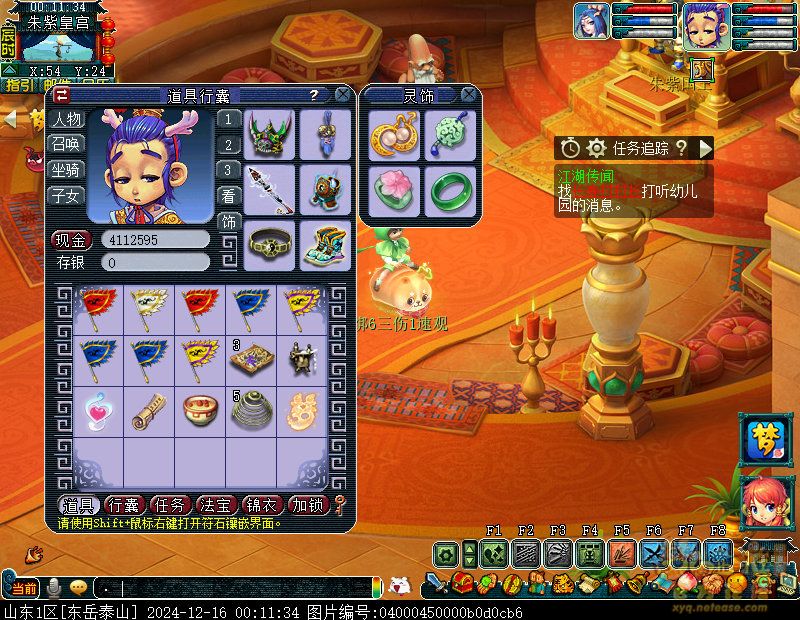
Task: Expand the 任务追踪 quest tracker arrow
Action: pos(706,148)
